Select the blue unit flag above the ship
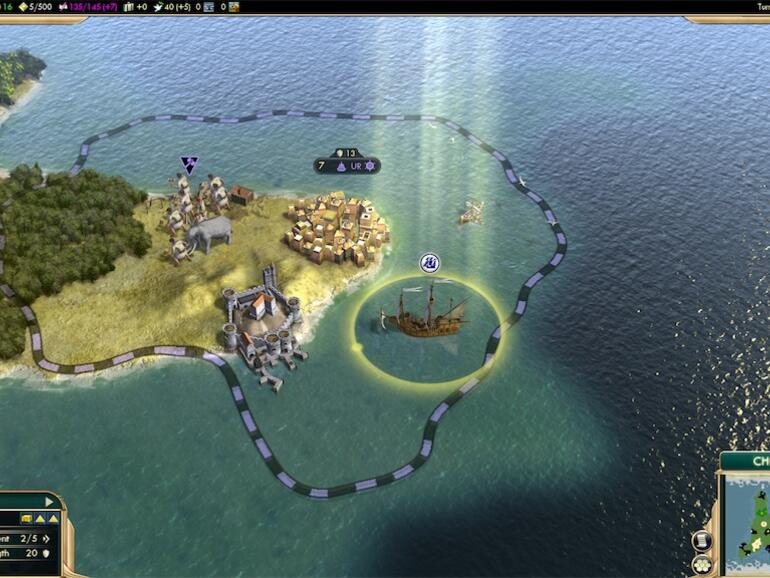This screenshot has height=578, width=770. pyautogui.click(x=430, y=263)
